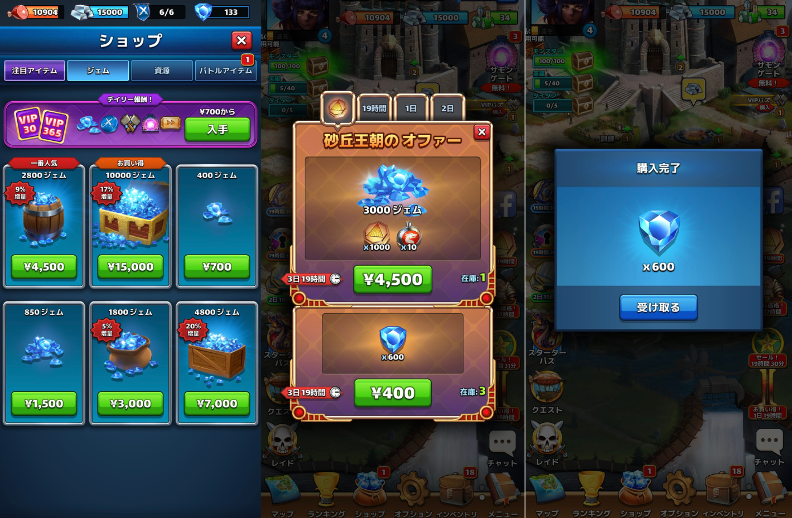Click the green 入手 VIP button

click(x=217, y=130)
